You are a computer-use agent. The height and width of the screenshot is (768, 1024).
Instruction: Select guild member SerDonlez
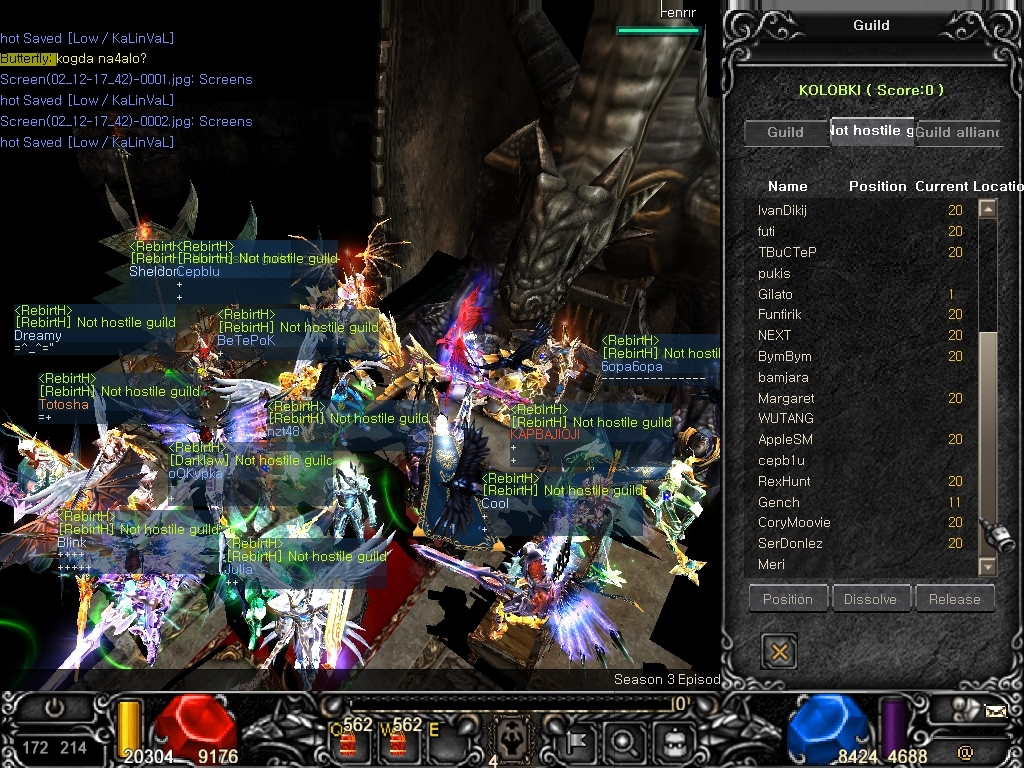point(790,543)
